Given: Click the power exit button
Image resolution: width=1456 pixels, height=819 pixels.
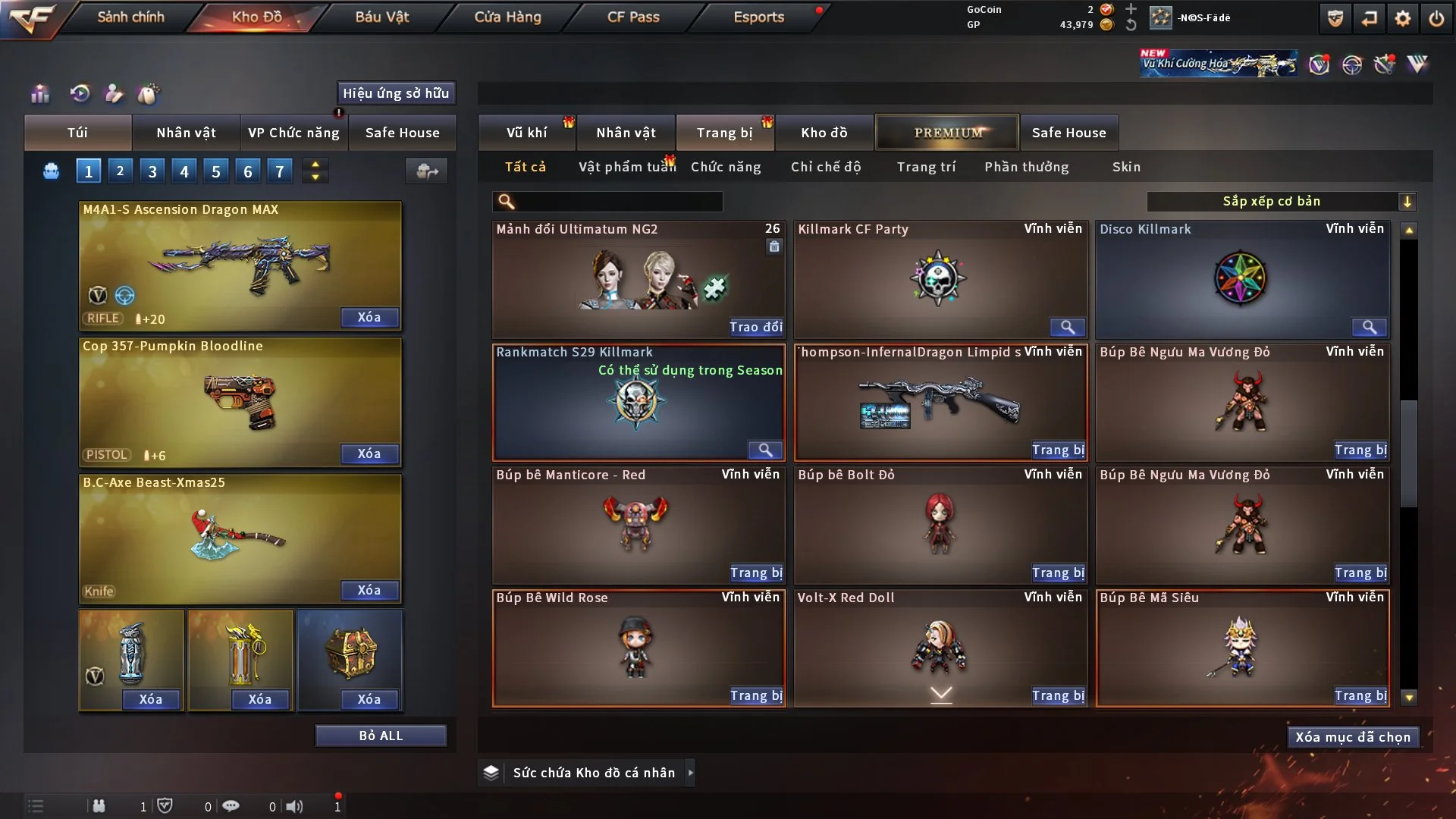Looking at the screenshot, I should tap(1436, 18).
